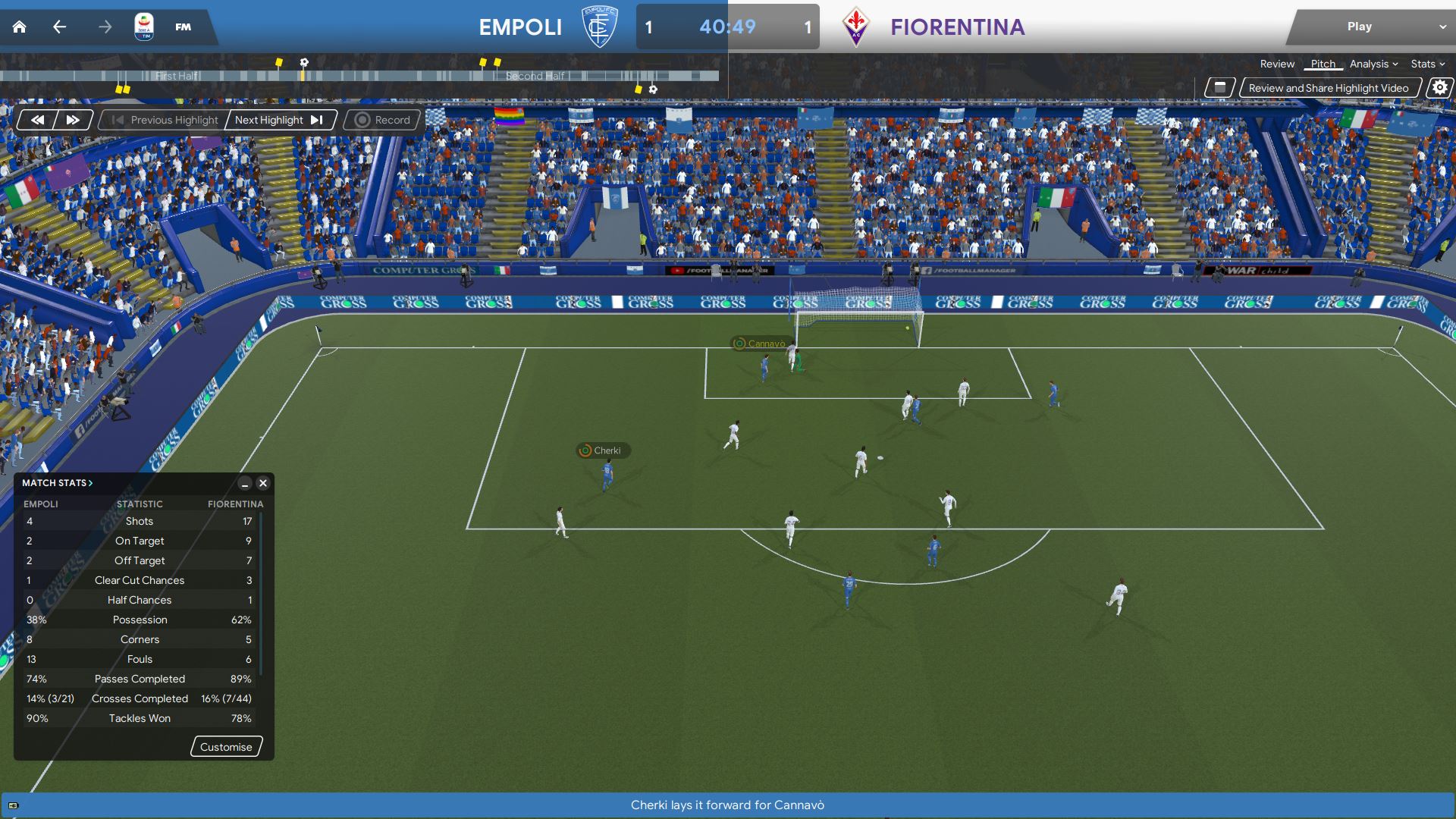Navigate back with the left arrow
Viewport: 1456px width, 819px height.
click(x=60, y=27)
